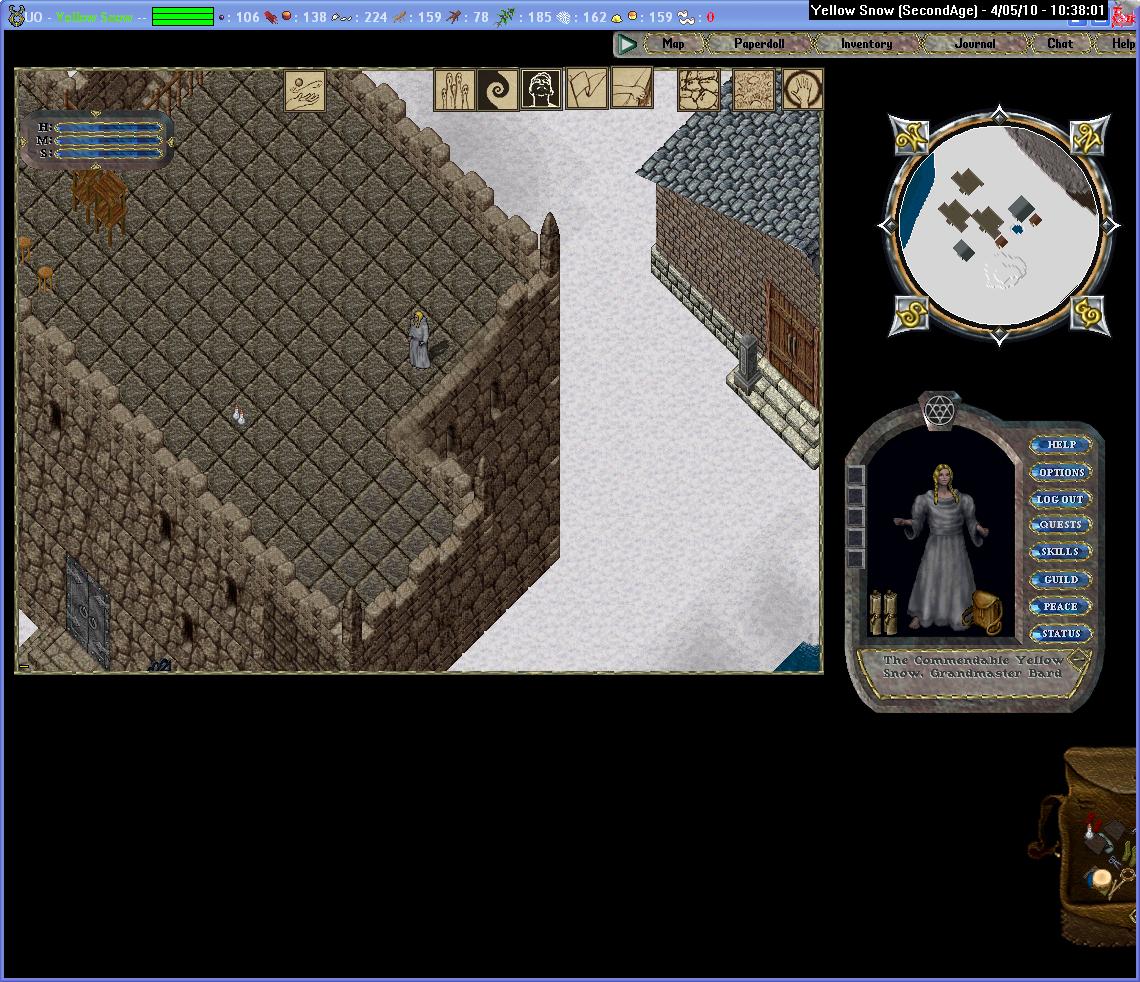Show the SKILLS list
1140x982 pixels.
1060,552
